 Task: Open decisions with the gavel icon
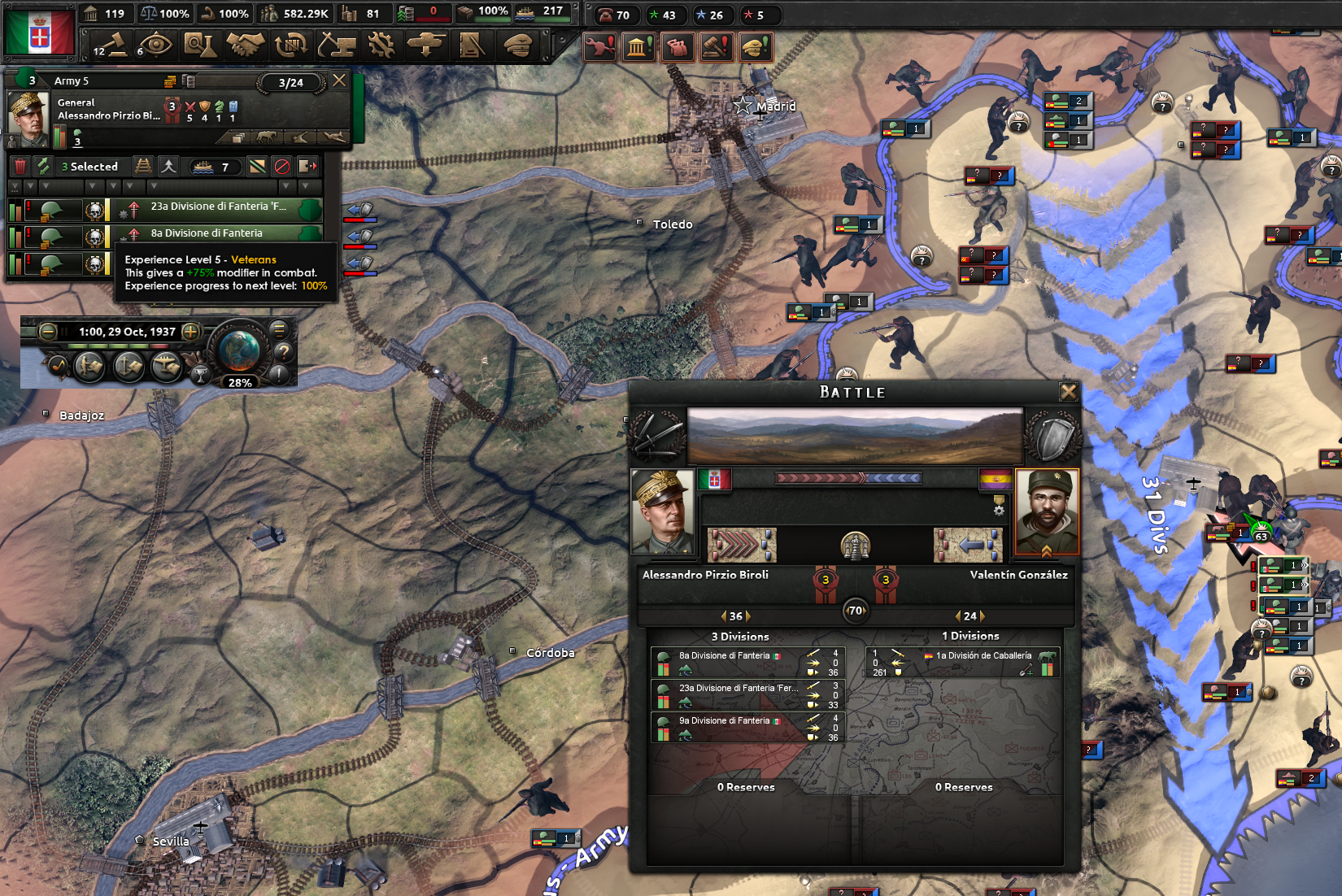click(111, 46)
